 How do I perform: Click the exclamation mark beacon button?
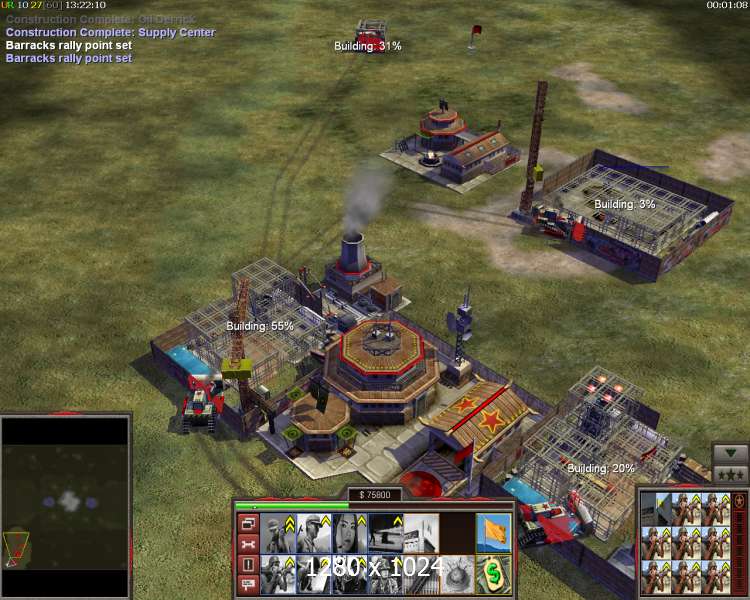(248, 566)
